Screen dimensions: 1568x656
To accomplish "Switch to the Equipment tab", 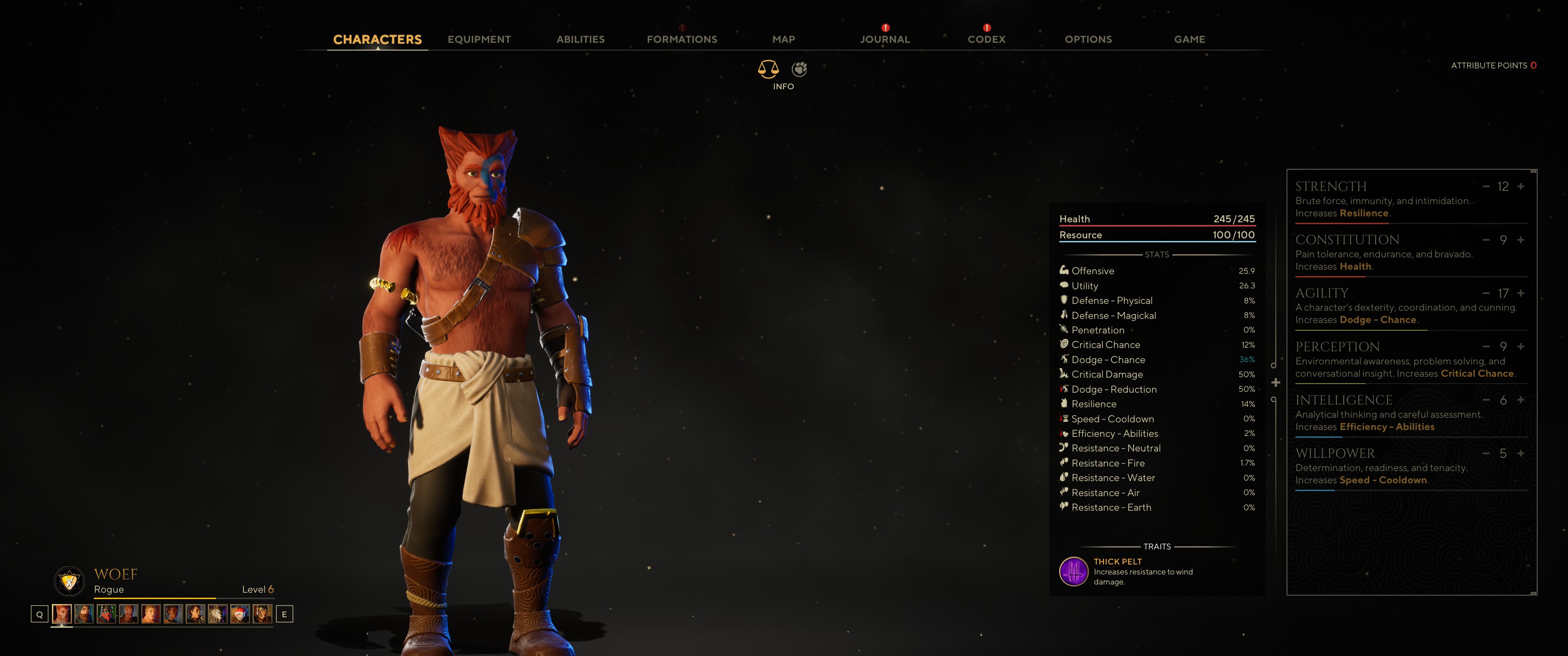I will [479, 40].
